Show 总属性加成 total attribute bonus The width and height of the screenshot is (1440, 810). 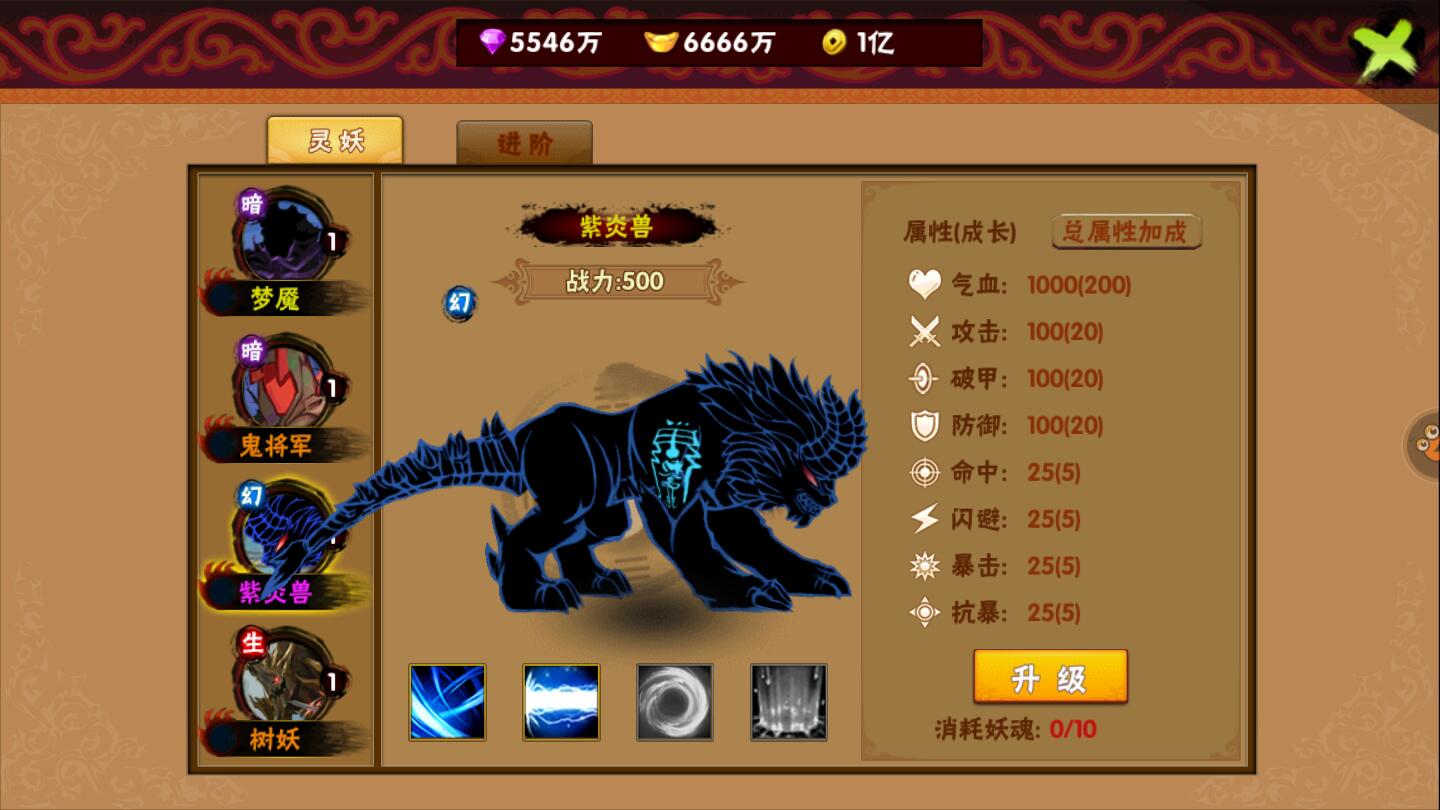[1126, 232]
